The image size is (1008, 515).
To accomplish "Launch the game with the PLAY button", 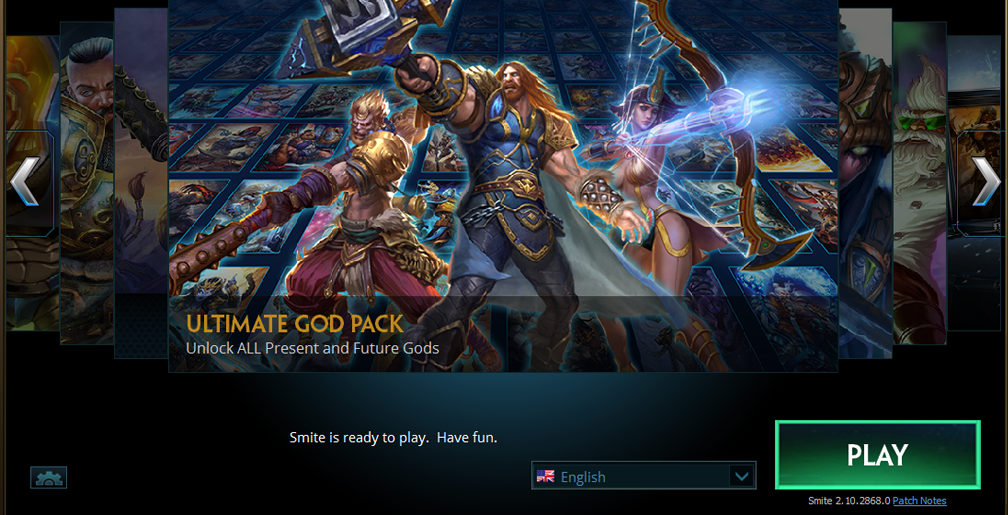I will click(877, 455).
